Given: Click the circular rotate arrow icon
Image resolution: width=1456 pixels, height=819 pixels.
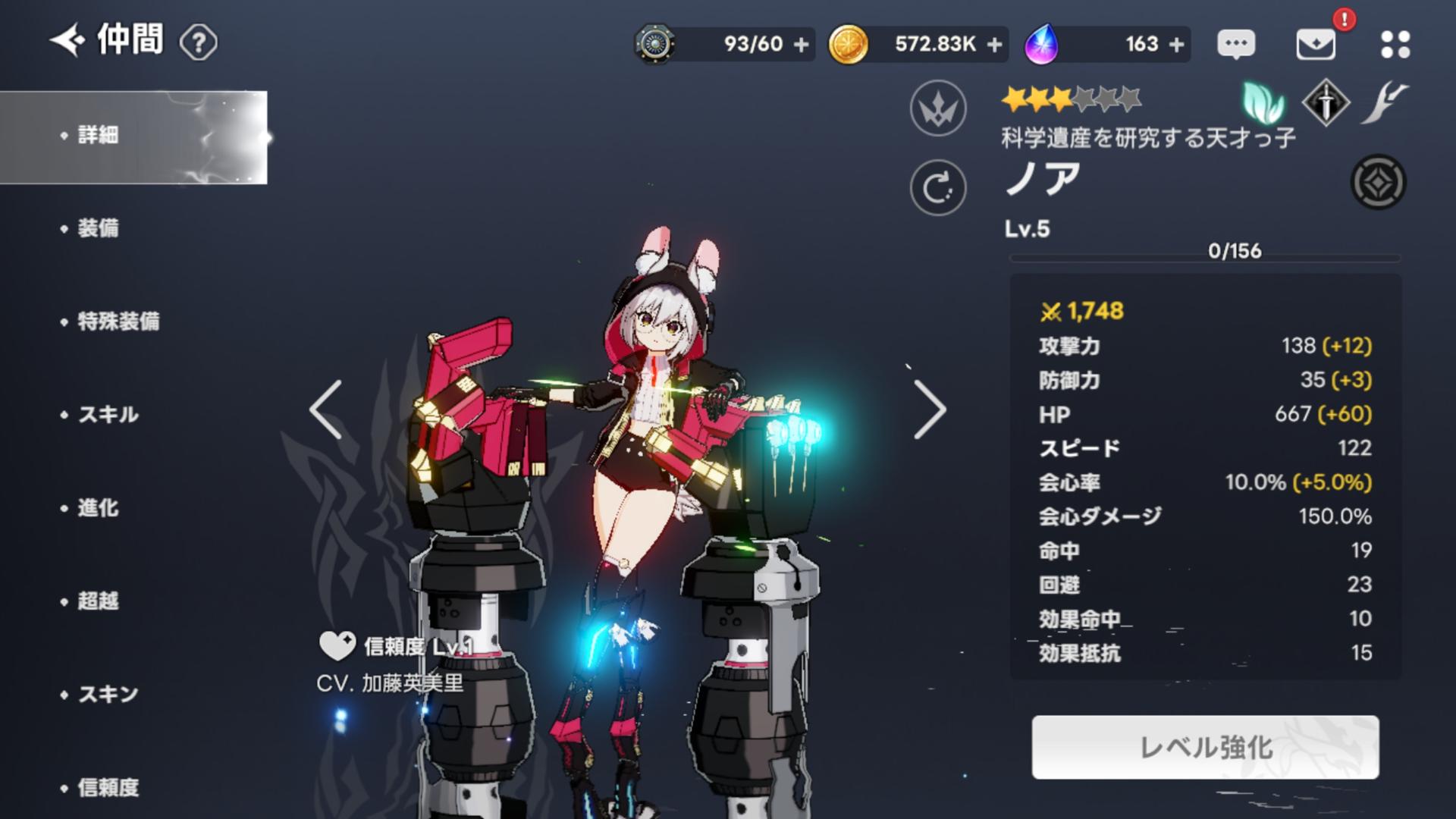Looking at the screenshot, I should tap(938, 188).
